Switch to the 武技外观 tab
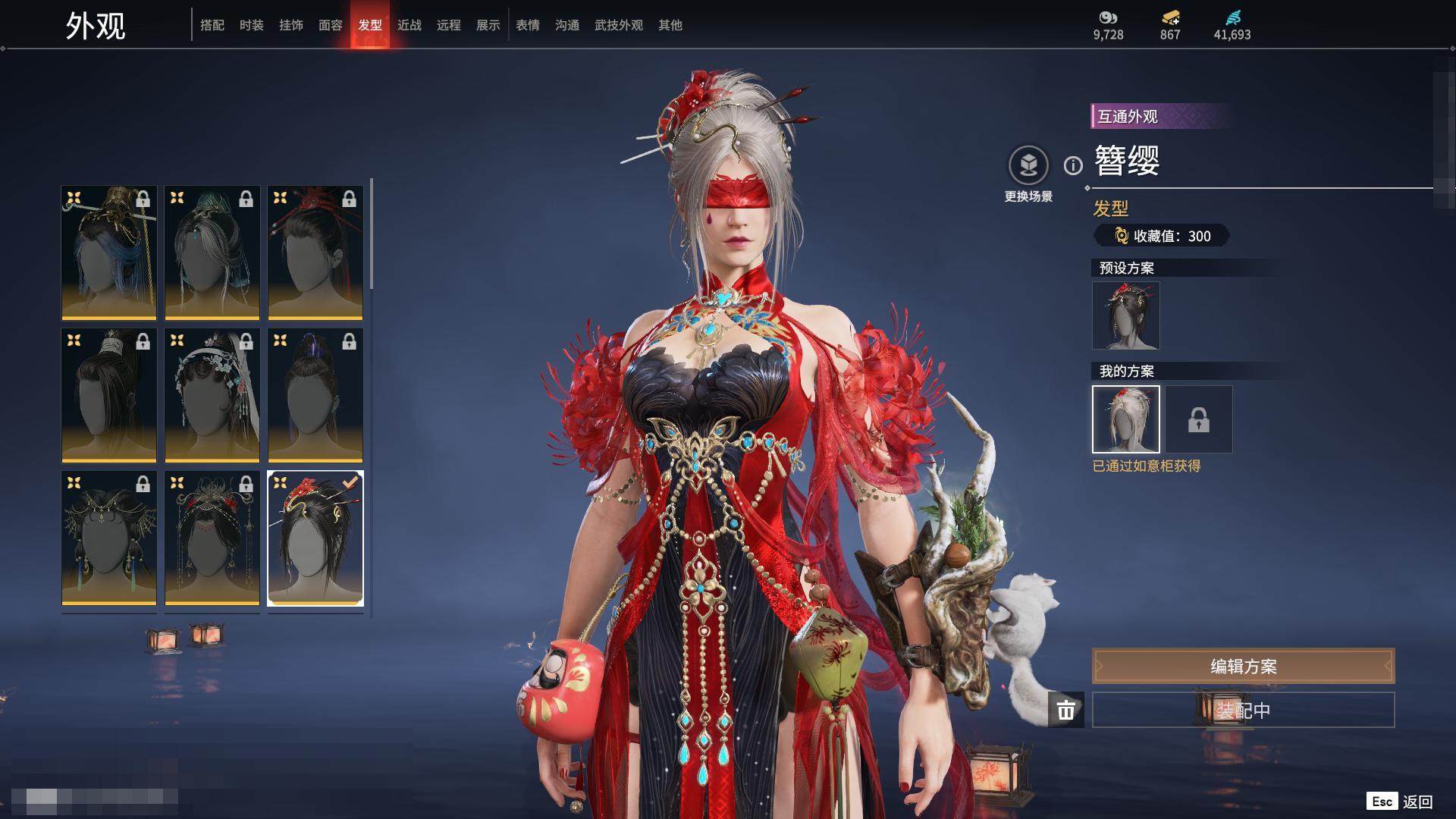The height and width of the screenshot is (819, 1456). (619, 25)
